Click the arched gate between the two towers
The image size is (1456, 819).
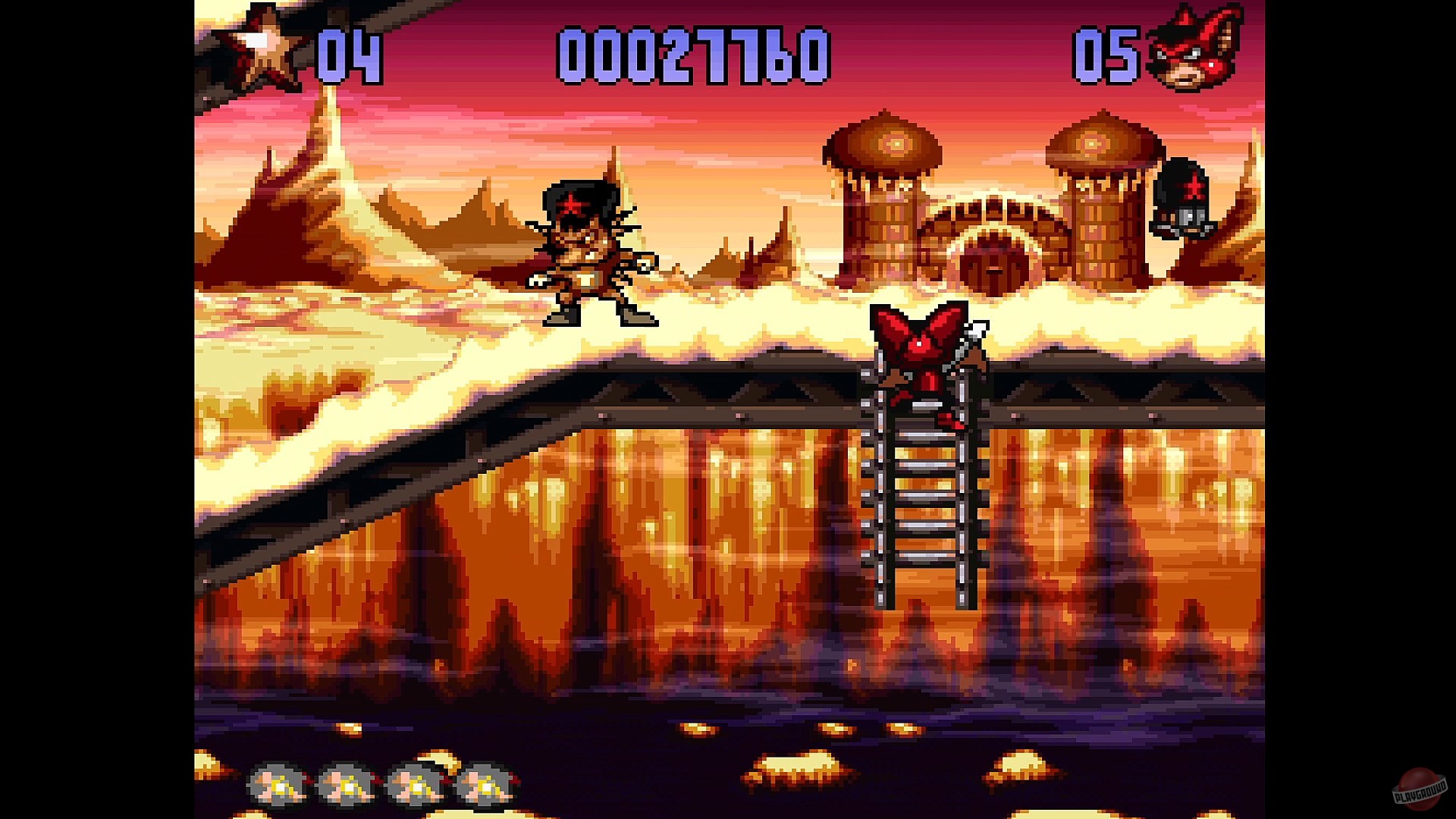(x=993, y=250)
